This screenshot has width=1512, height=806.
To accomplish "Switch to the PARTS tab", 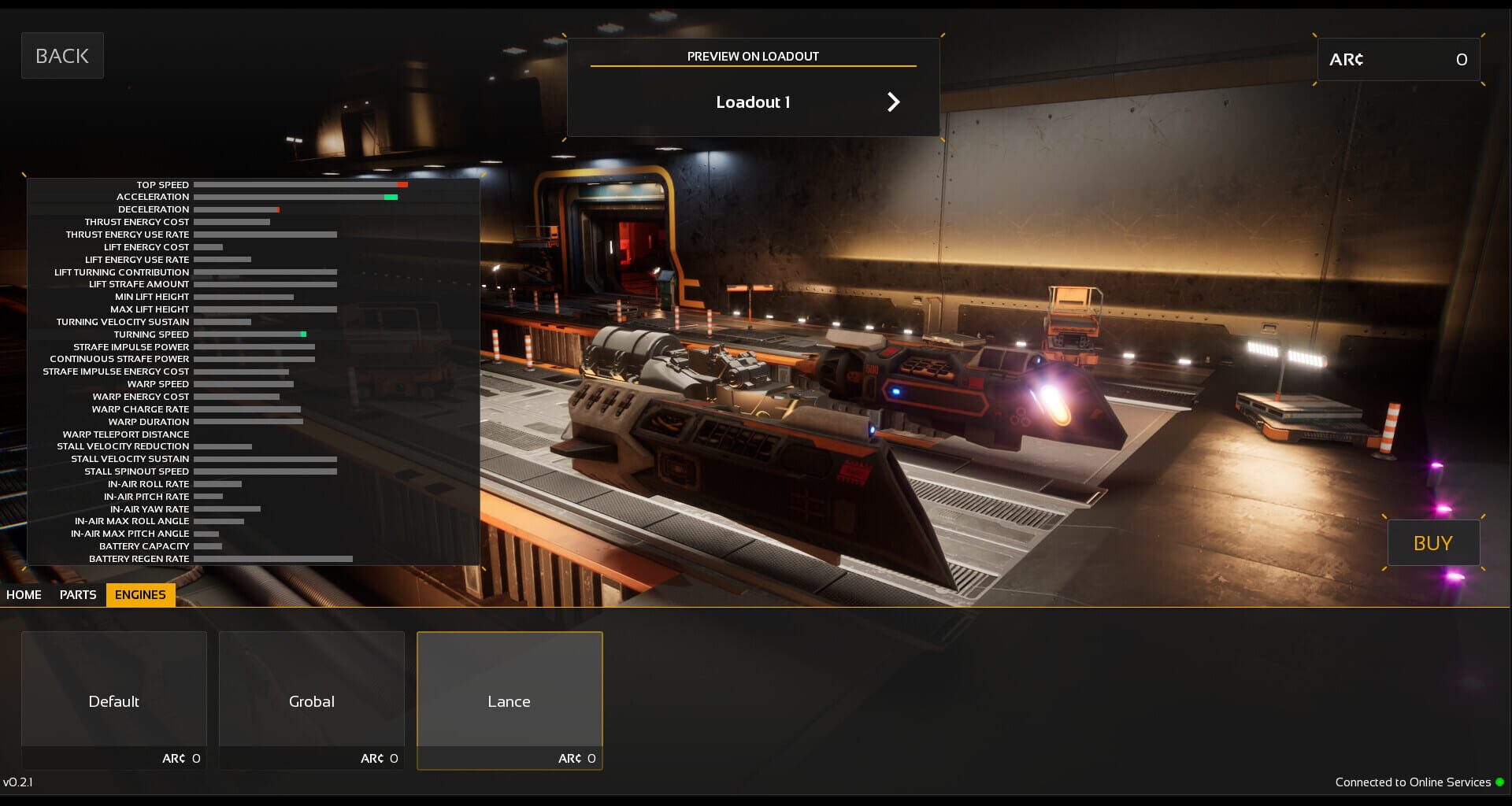I will tap(76, 595).
